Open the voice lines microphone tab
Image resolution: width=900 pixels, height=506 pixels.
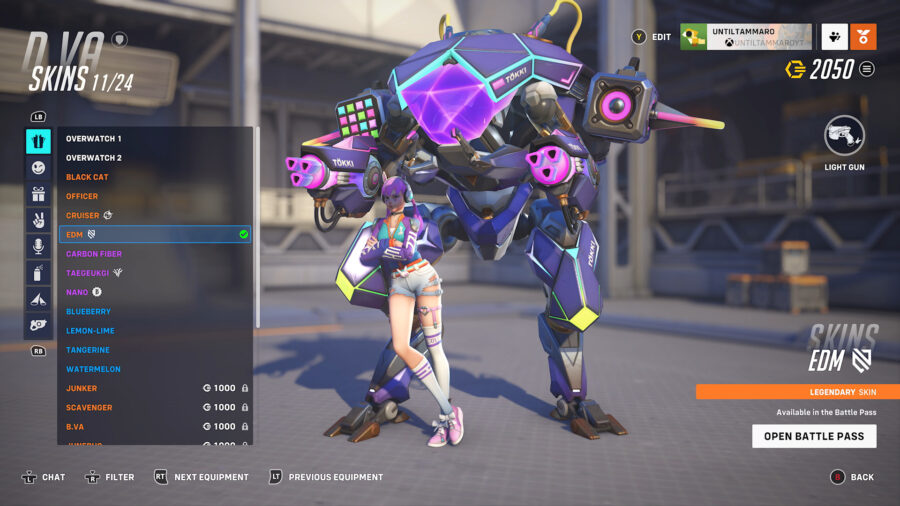39,246
